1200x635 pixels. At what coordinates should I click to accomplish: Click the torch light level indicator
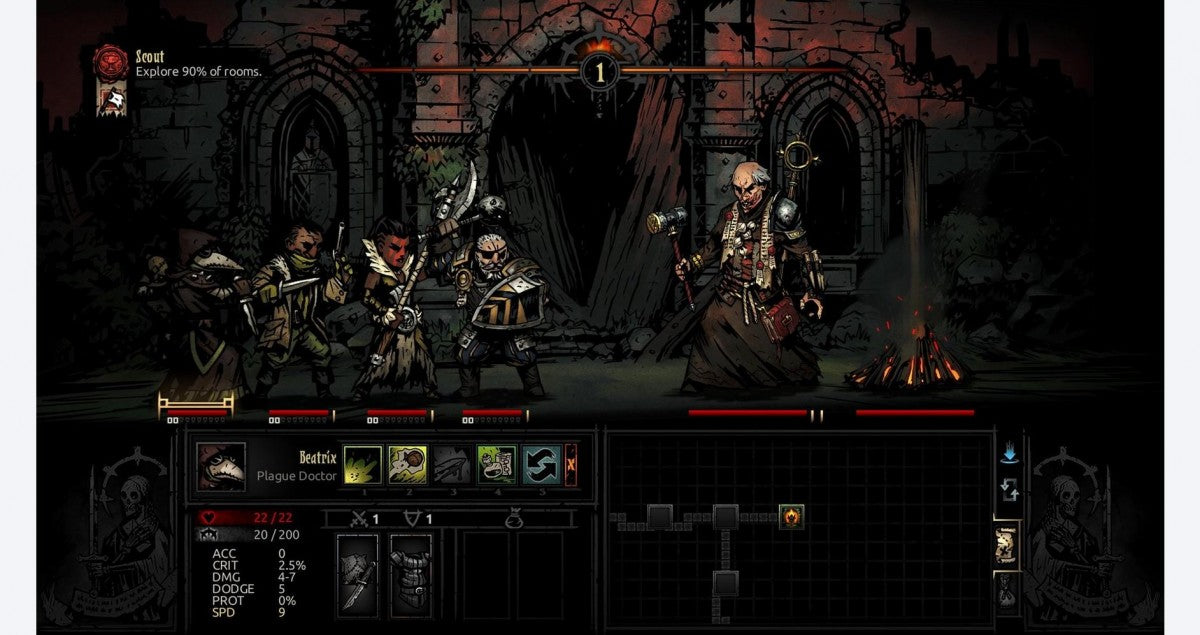(x=600, y=70)
